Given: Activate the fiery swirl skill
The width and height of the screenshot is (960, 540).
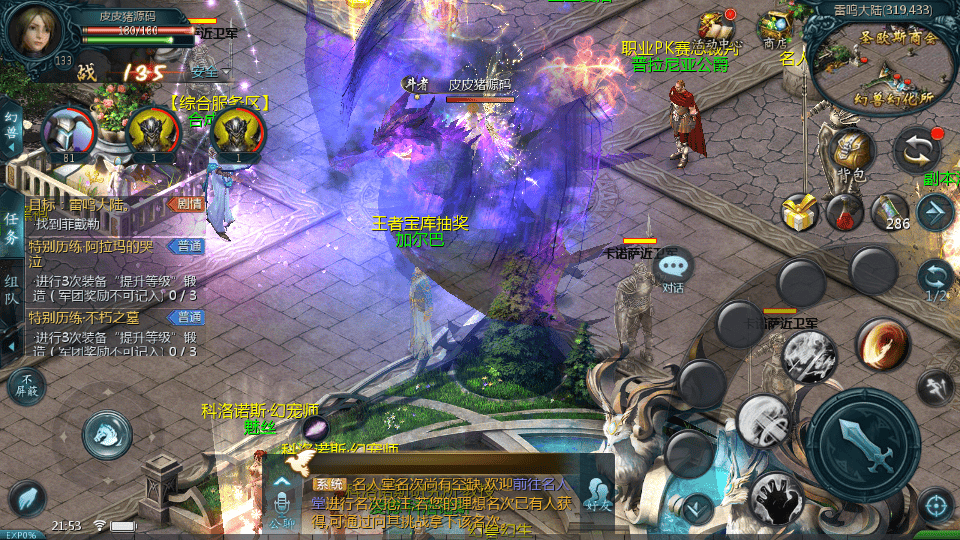Looking at the screenshot, I should (882, 345).
